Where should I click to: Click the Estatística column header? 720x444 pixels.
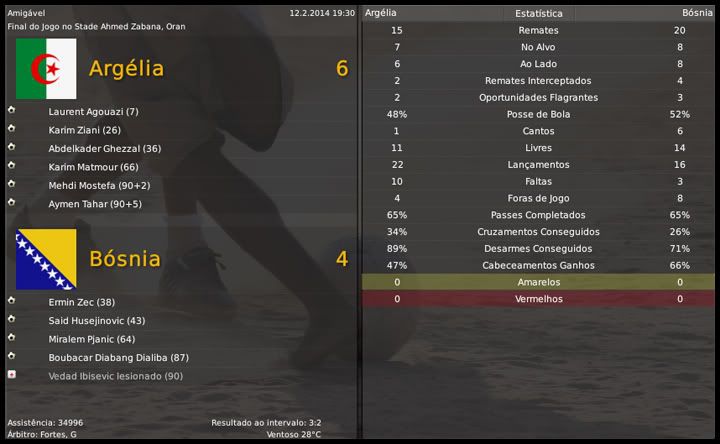538,14
